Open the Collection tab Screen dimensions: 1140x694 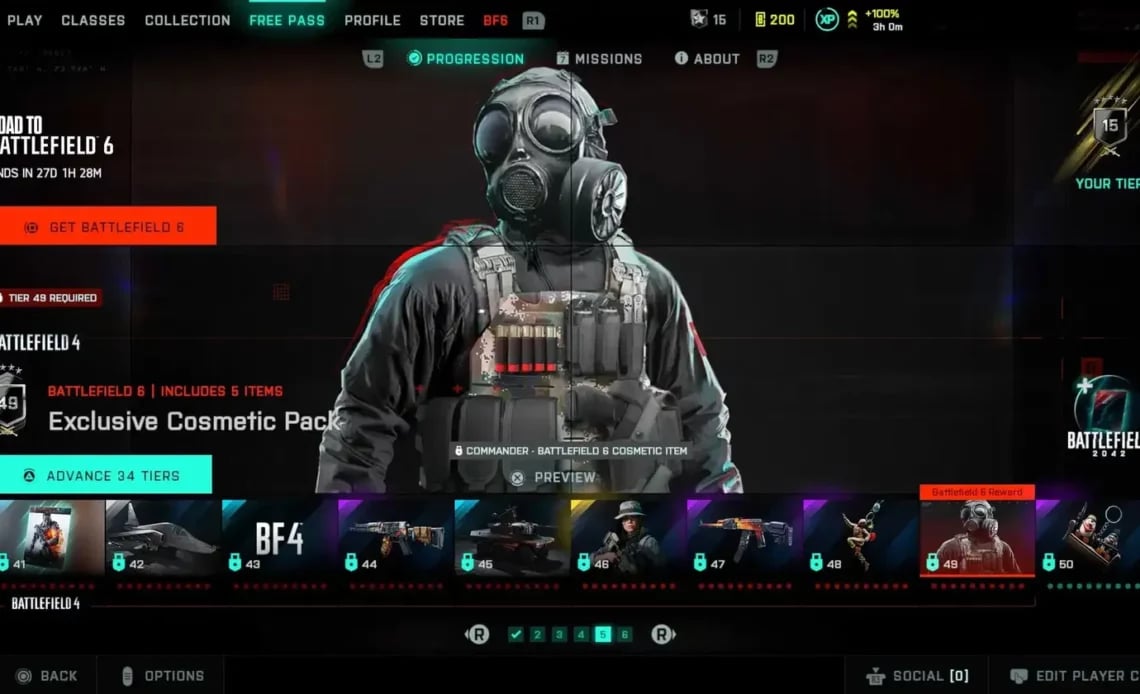click(187, 20)
